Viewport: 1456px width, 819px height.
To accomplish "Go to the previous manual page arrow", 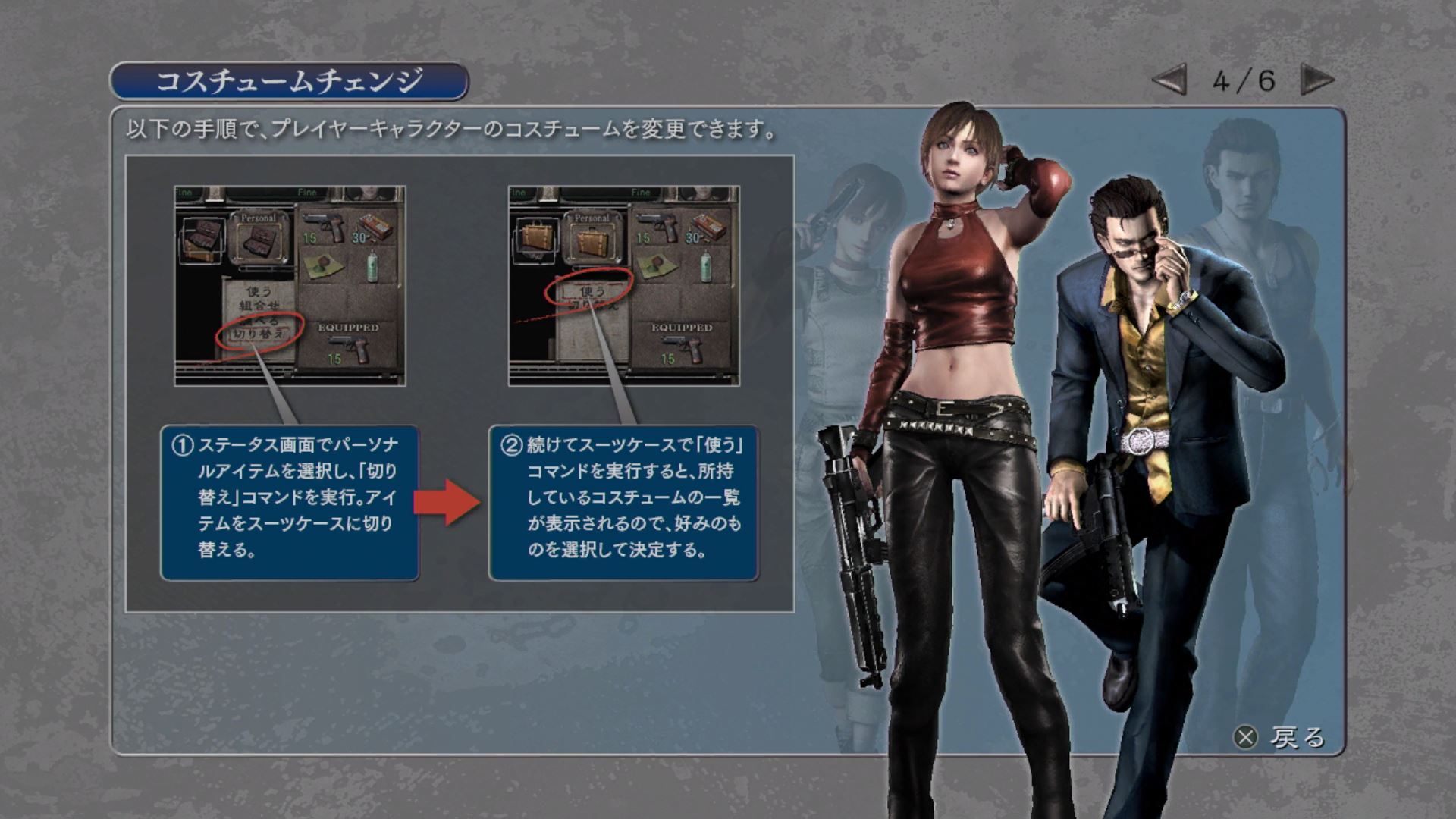I will click(x=1170, y=80).
